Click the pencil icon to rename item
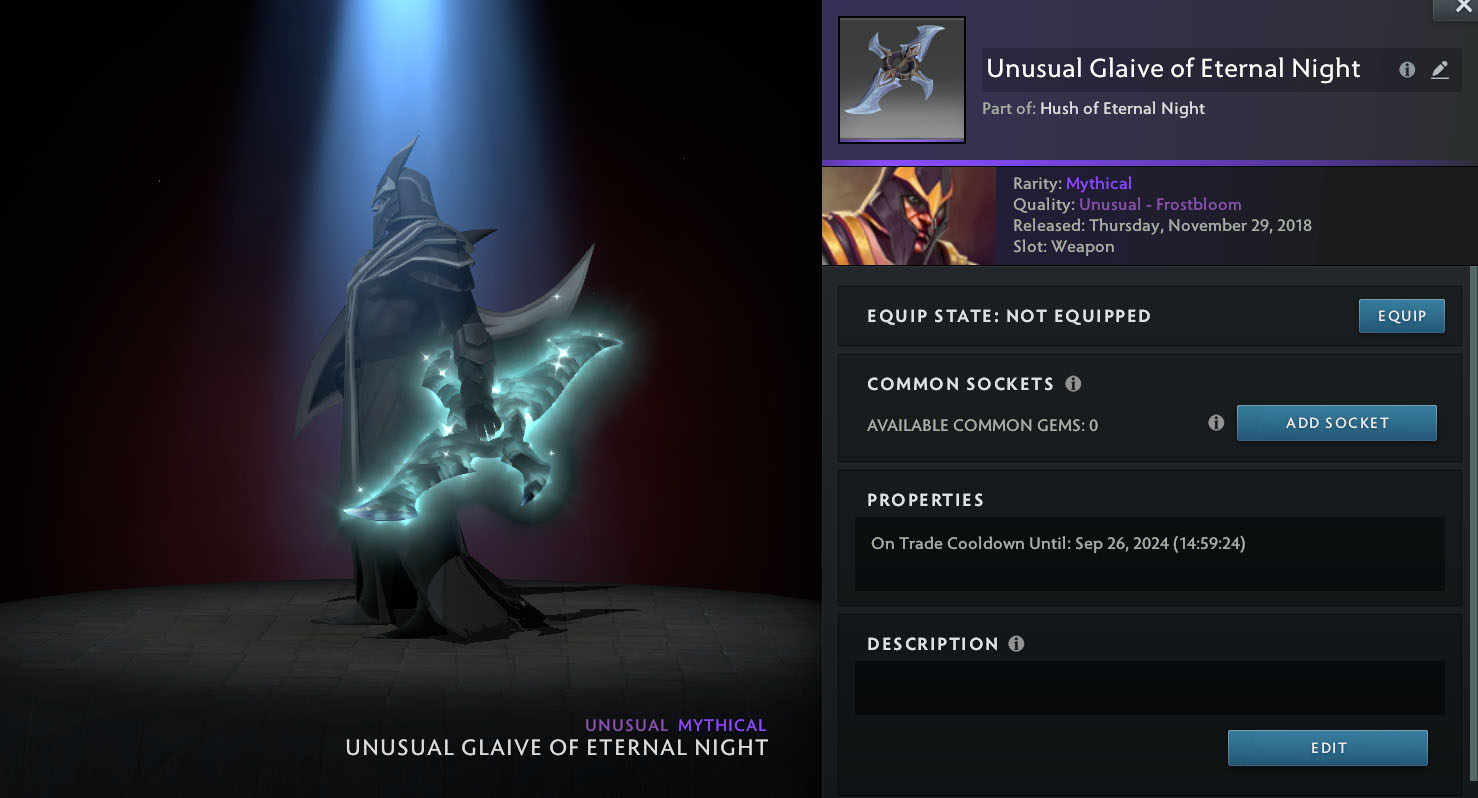Screen dimensions: 1478x798 [x=1439, y=70]
